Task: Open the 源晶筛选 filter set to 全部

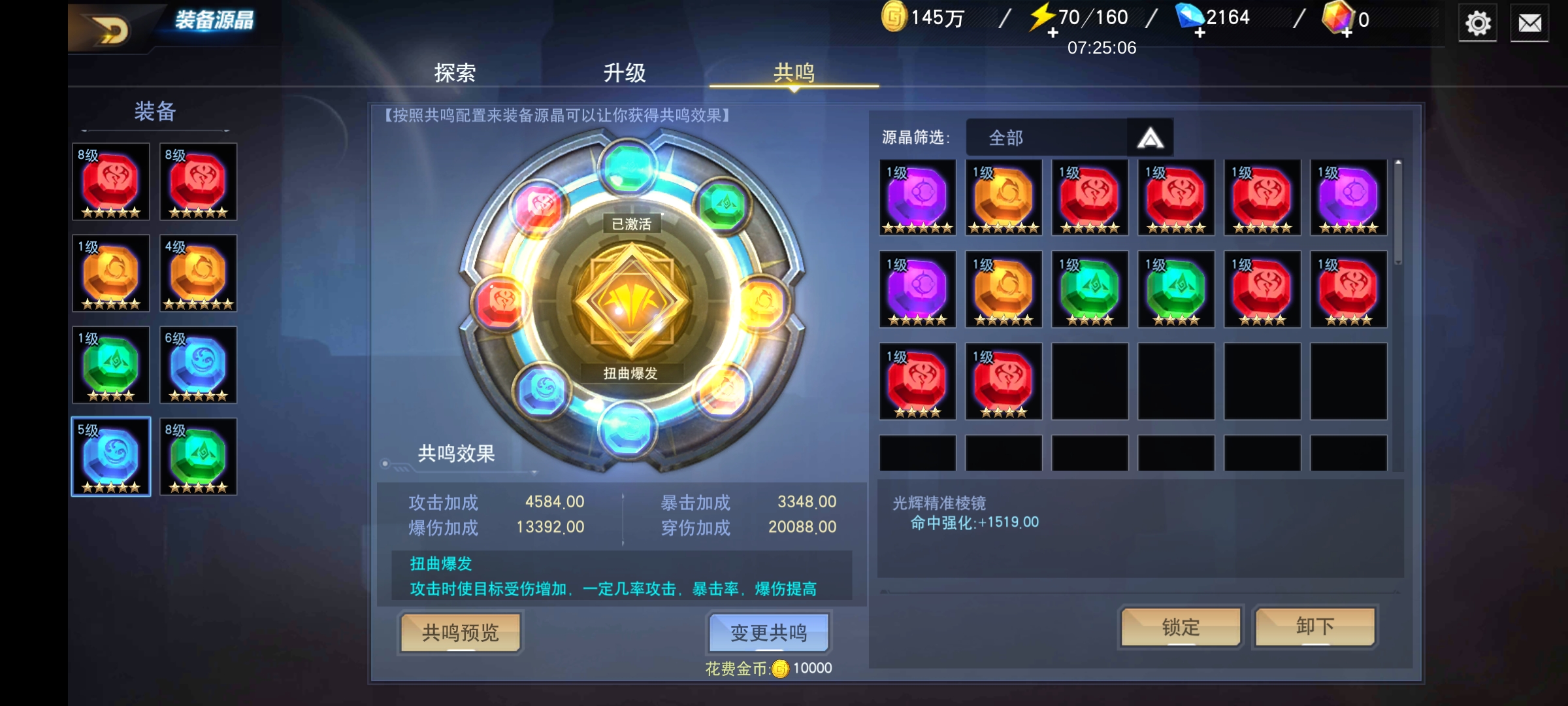Action: click(1045, 137)
